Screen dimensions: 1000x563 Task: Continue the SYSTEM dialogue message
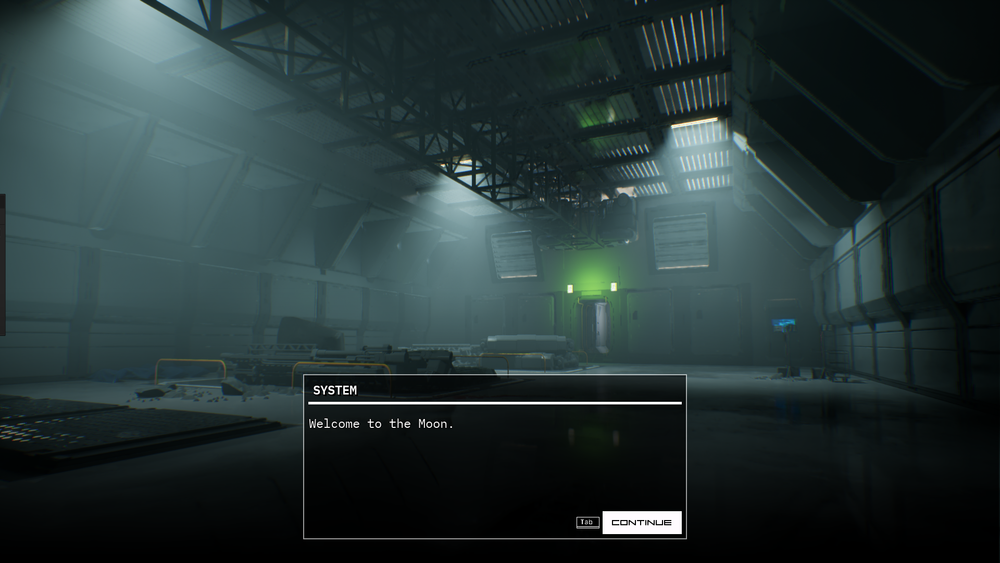(x=641, y=522)
